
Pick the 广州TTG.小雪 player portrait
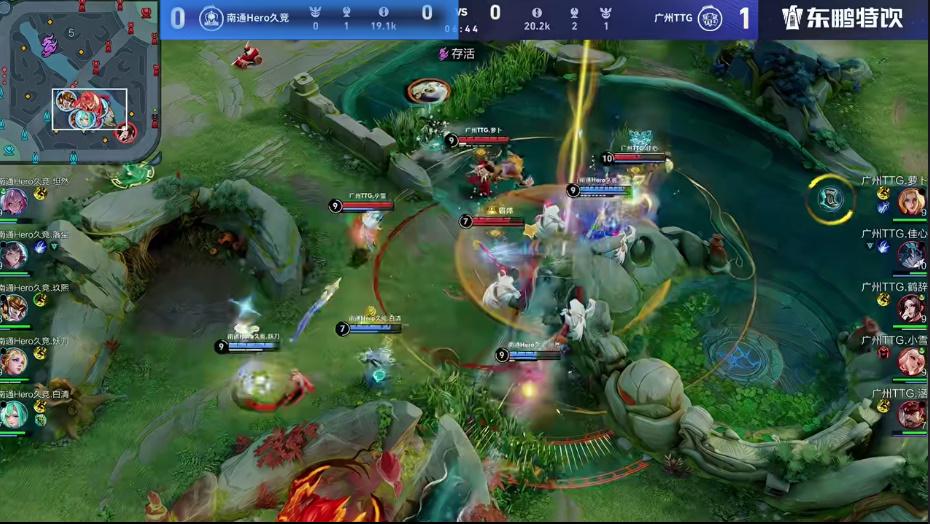[910, 360]
